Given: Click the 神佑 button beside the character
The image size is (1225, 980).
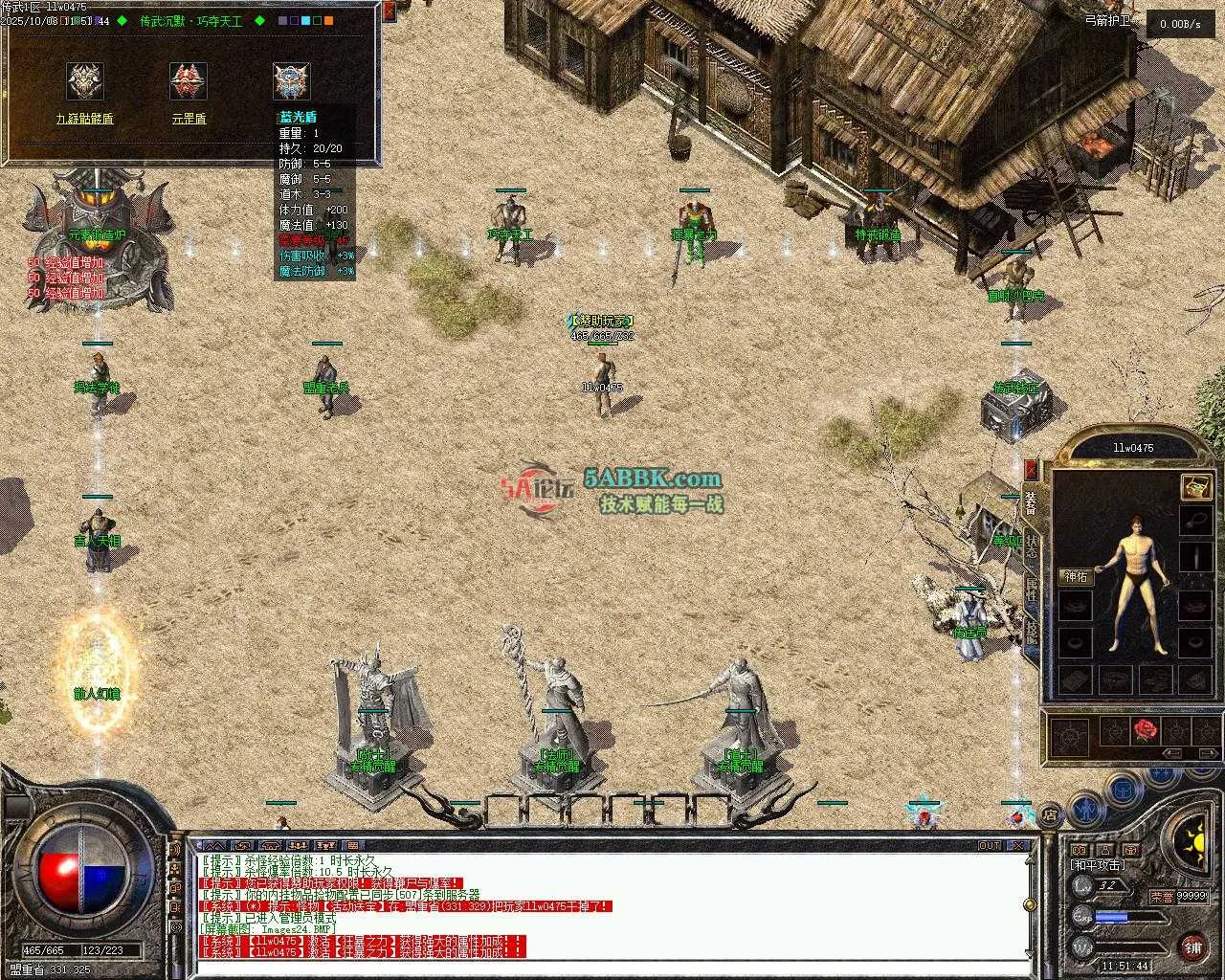Looking at the screenshot, I should pyautogui.click(x=1076, y=576).
